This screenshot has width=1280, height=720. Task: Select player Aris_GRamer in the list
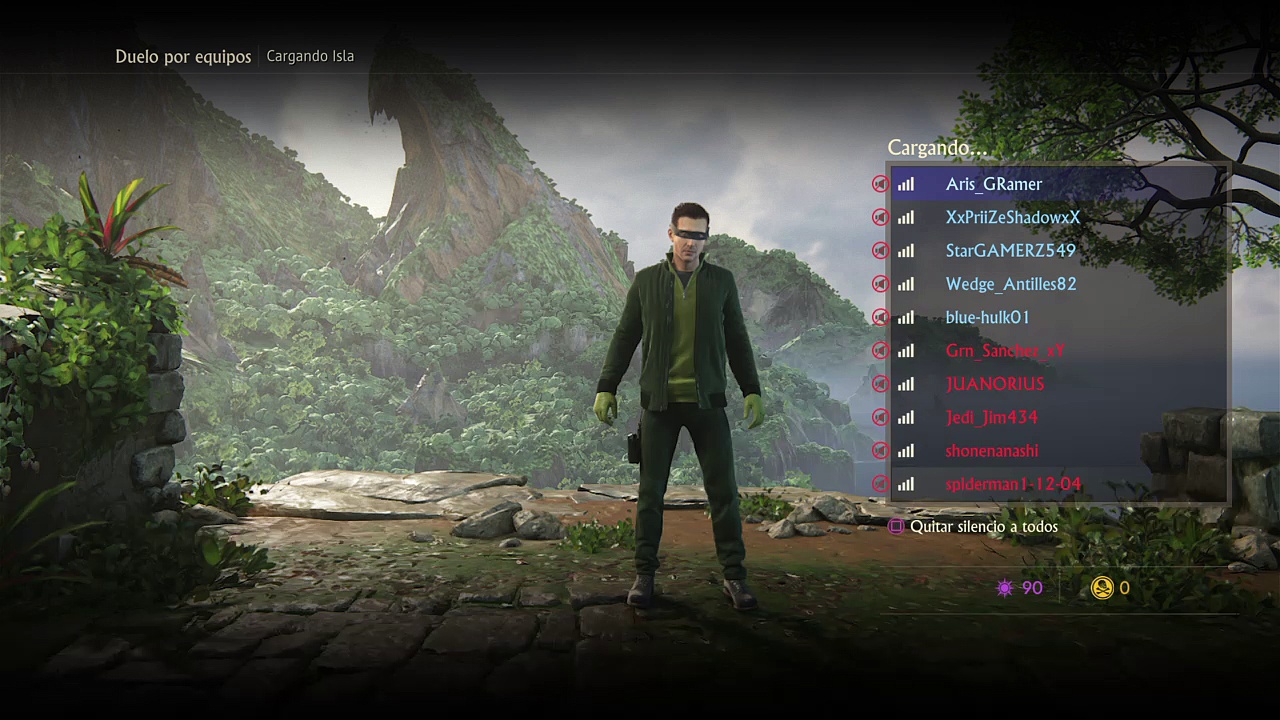[994, 184]
